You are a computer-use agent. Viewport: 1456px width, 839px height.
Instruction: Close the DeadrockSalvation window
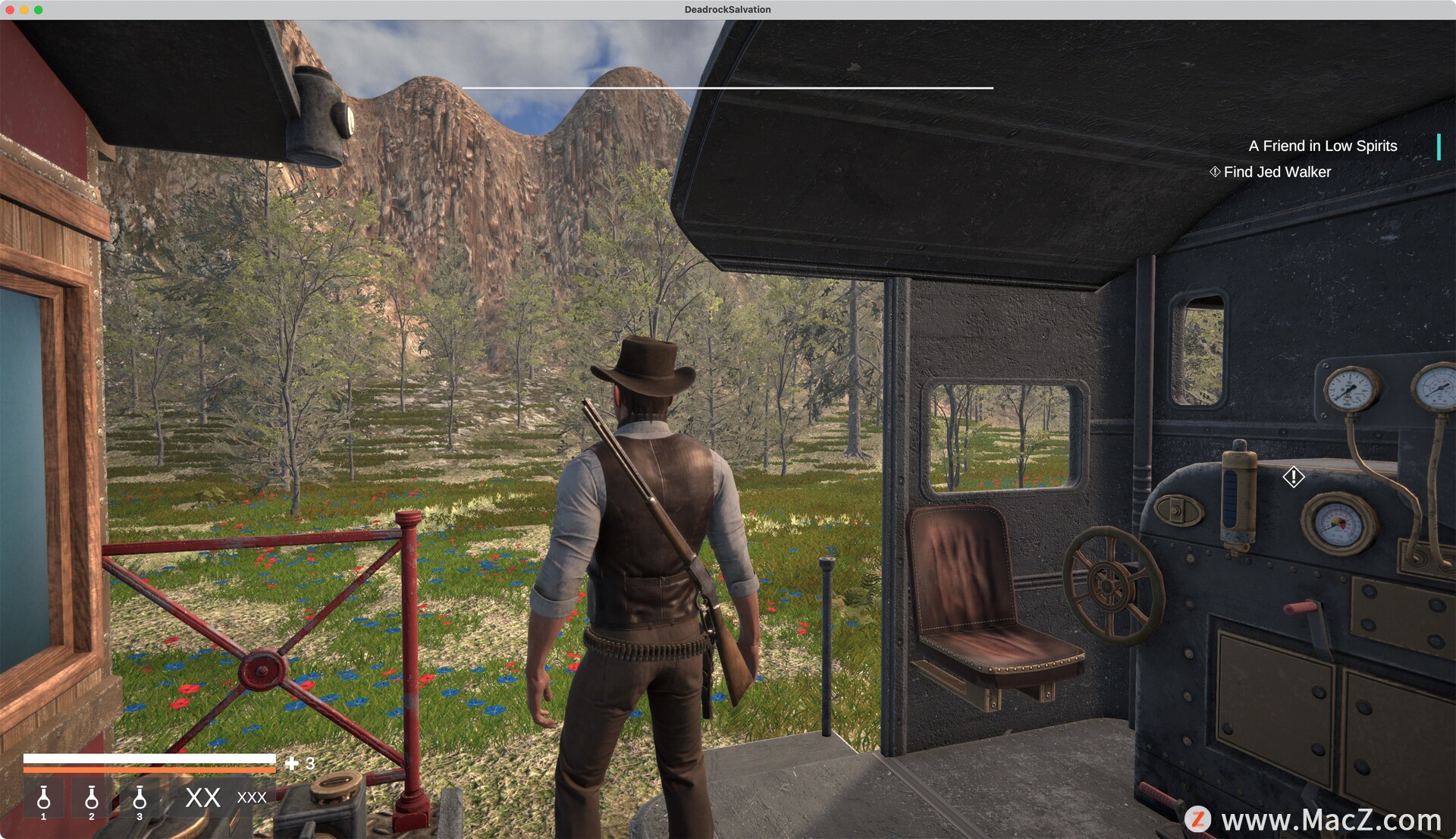tap(10, 10)
